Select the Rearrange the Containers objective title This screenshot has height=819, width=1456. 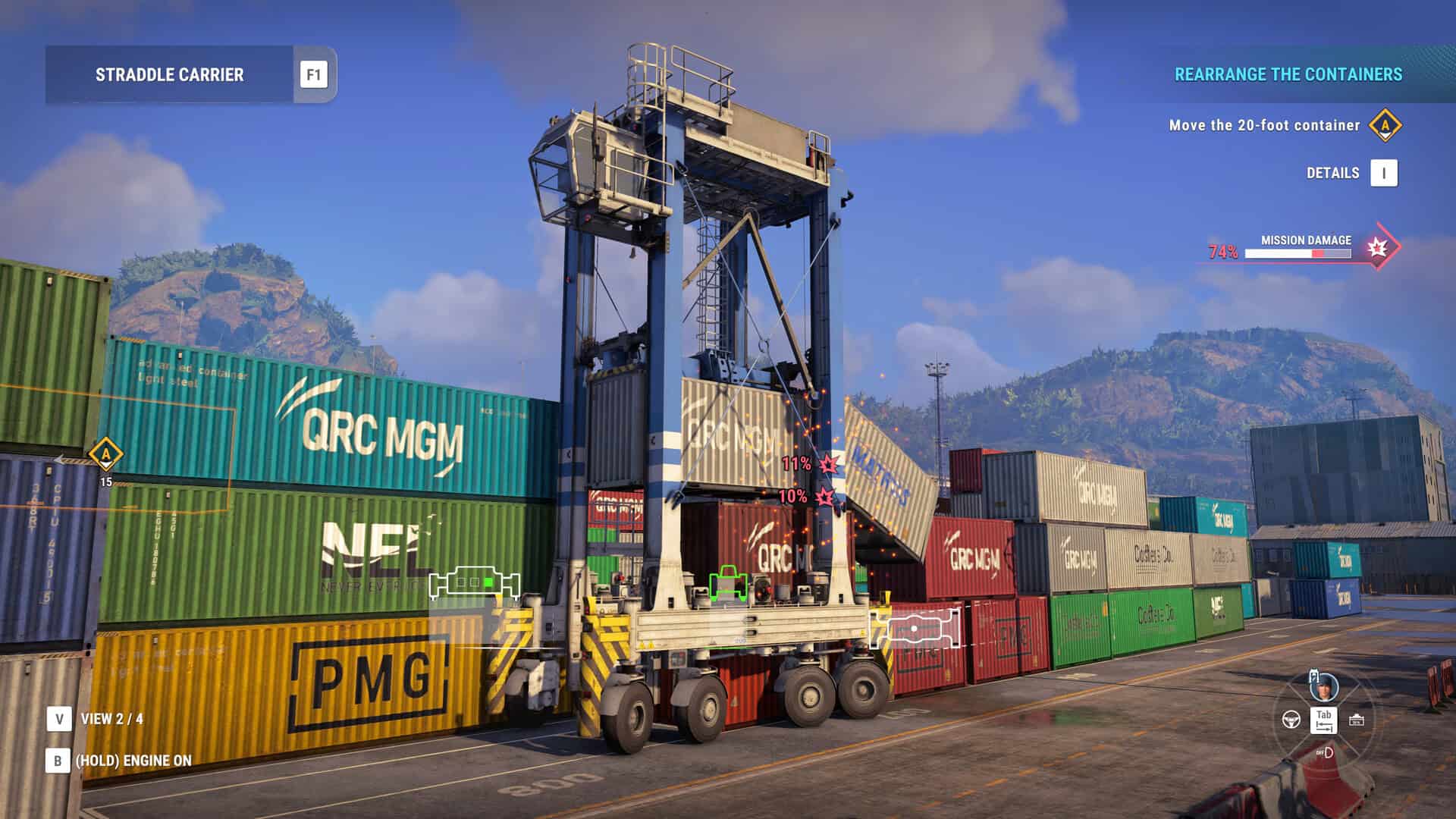point(1288,74)
